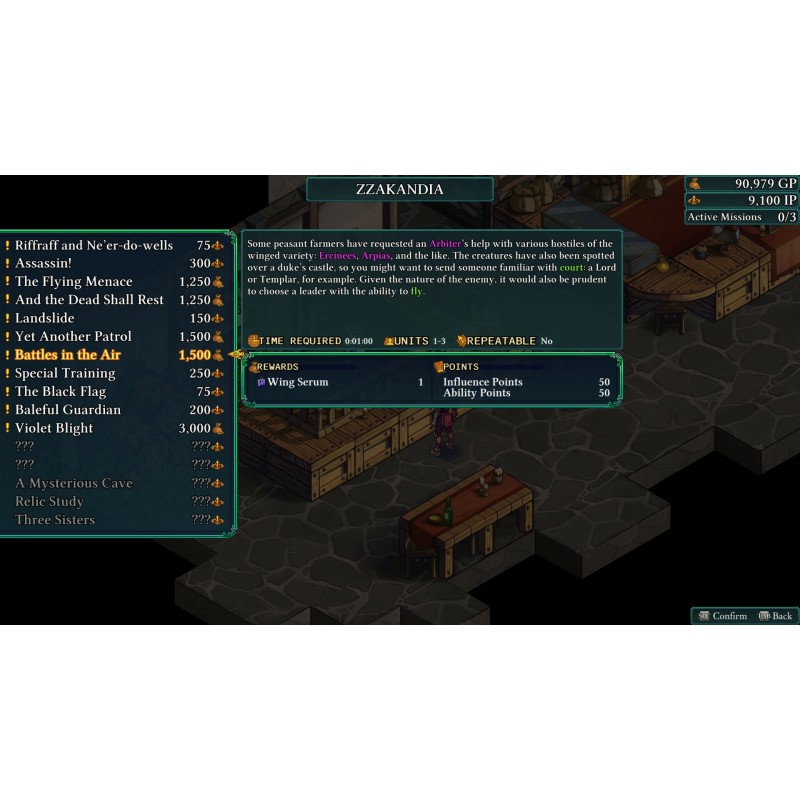This screenshot has height=800, width=800.
Task: Click the Confirm button
Action: [x=722, y=616]
